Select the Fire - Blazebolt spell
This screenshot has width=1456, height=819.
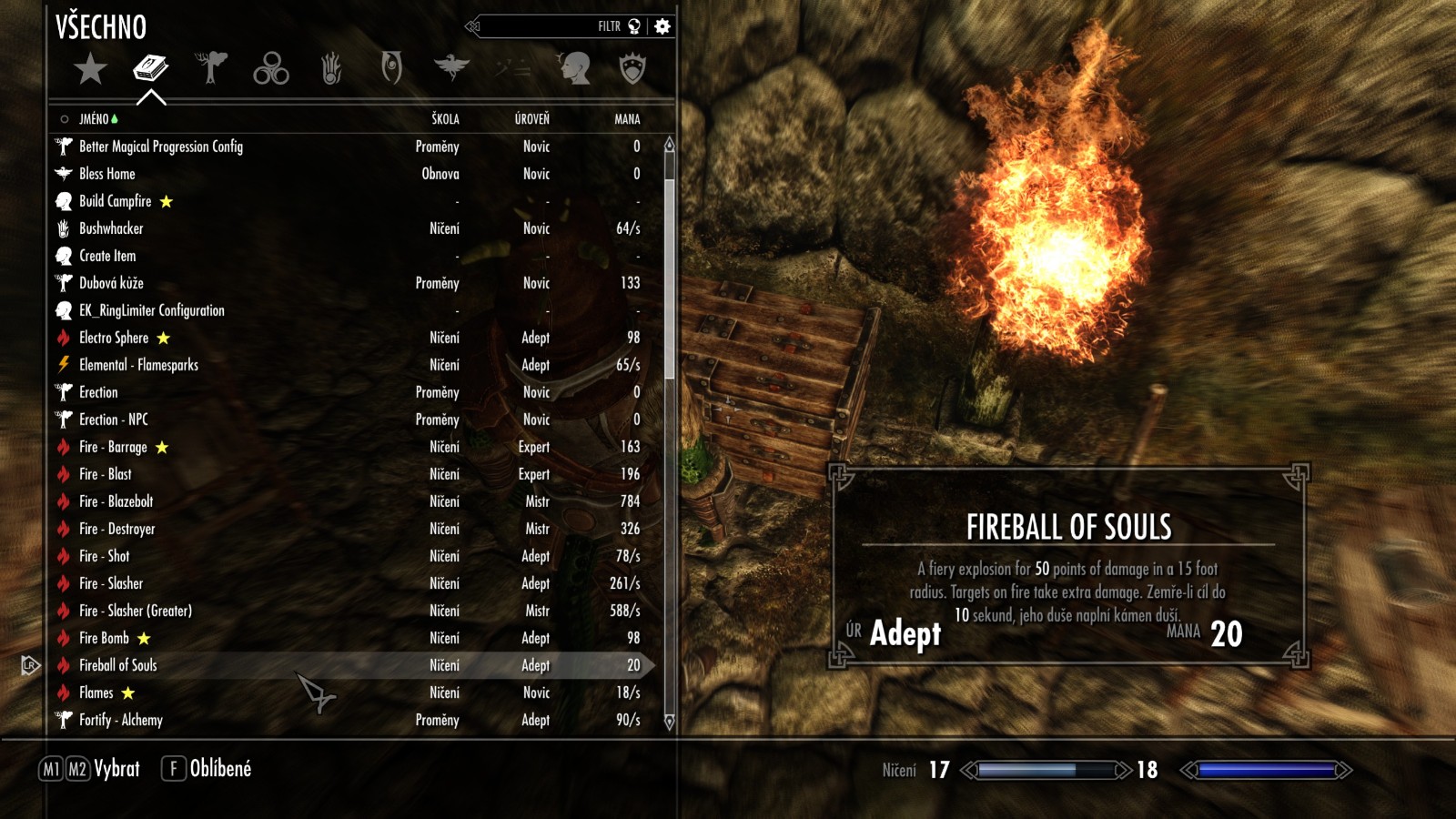(116, 501)
